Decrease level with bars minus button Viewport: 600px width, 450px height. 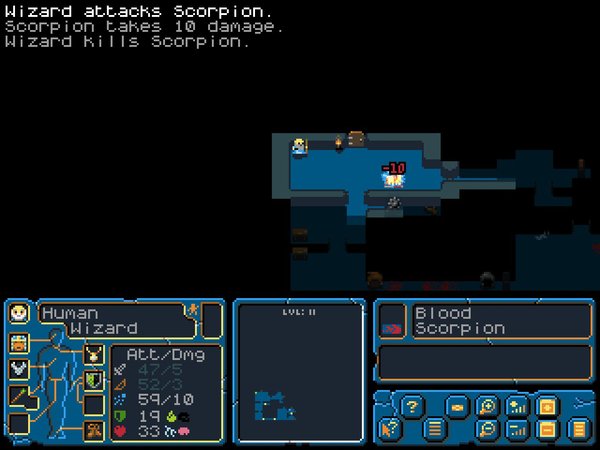(516, 430)
